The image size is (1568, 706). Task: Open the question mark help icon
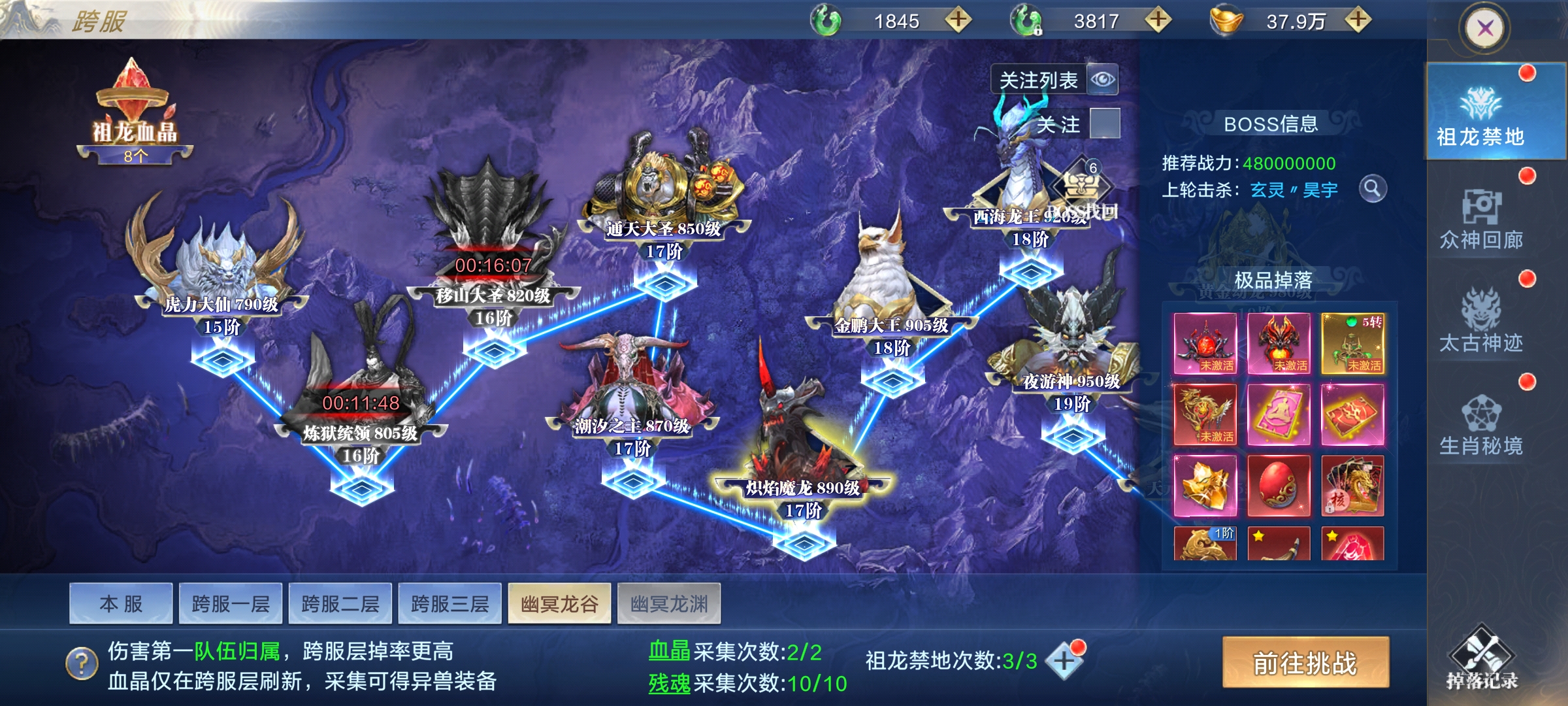[x=82, y=664]
